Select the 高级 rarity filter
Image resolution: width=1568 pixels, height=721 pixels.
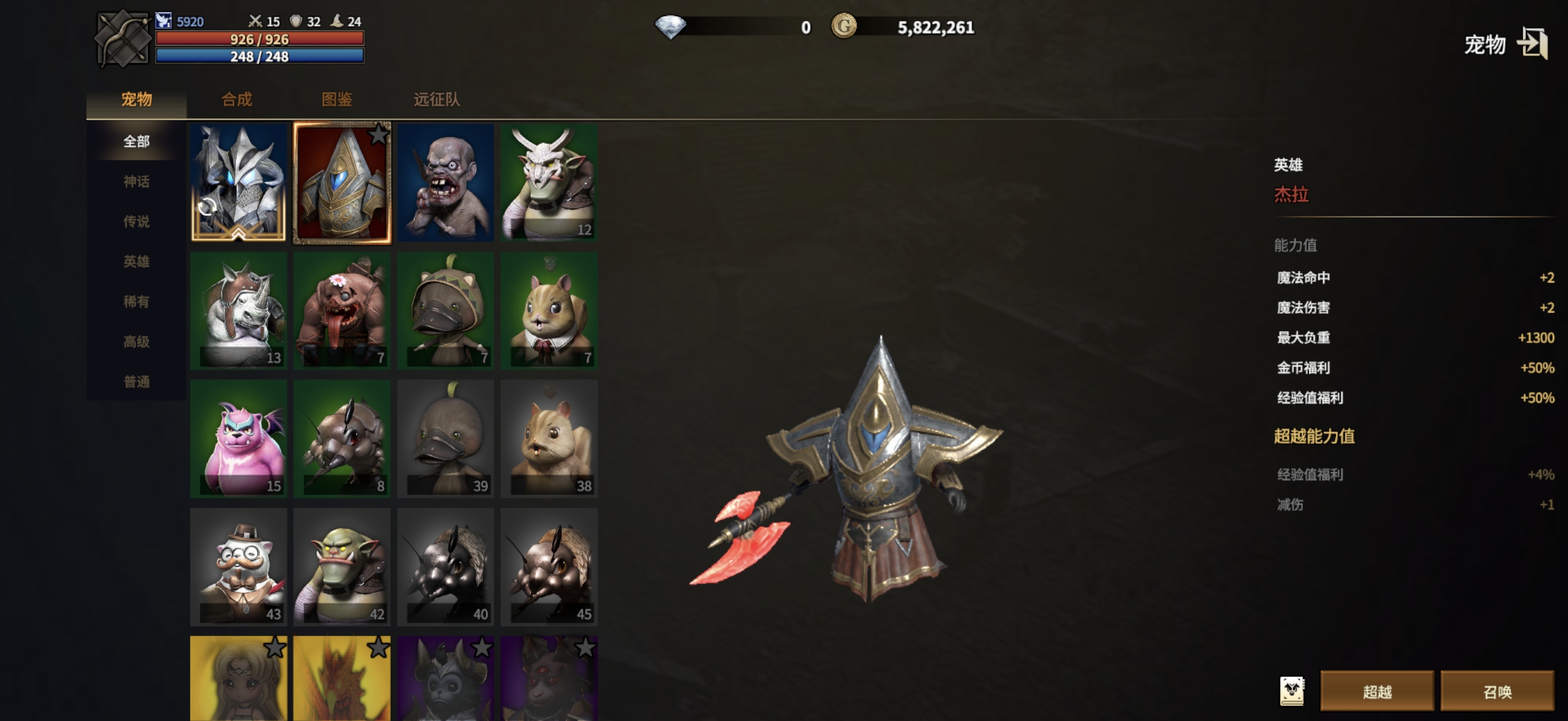[x=136, y=342]
